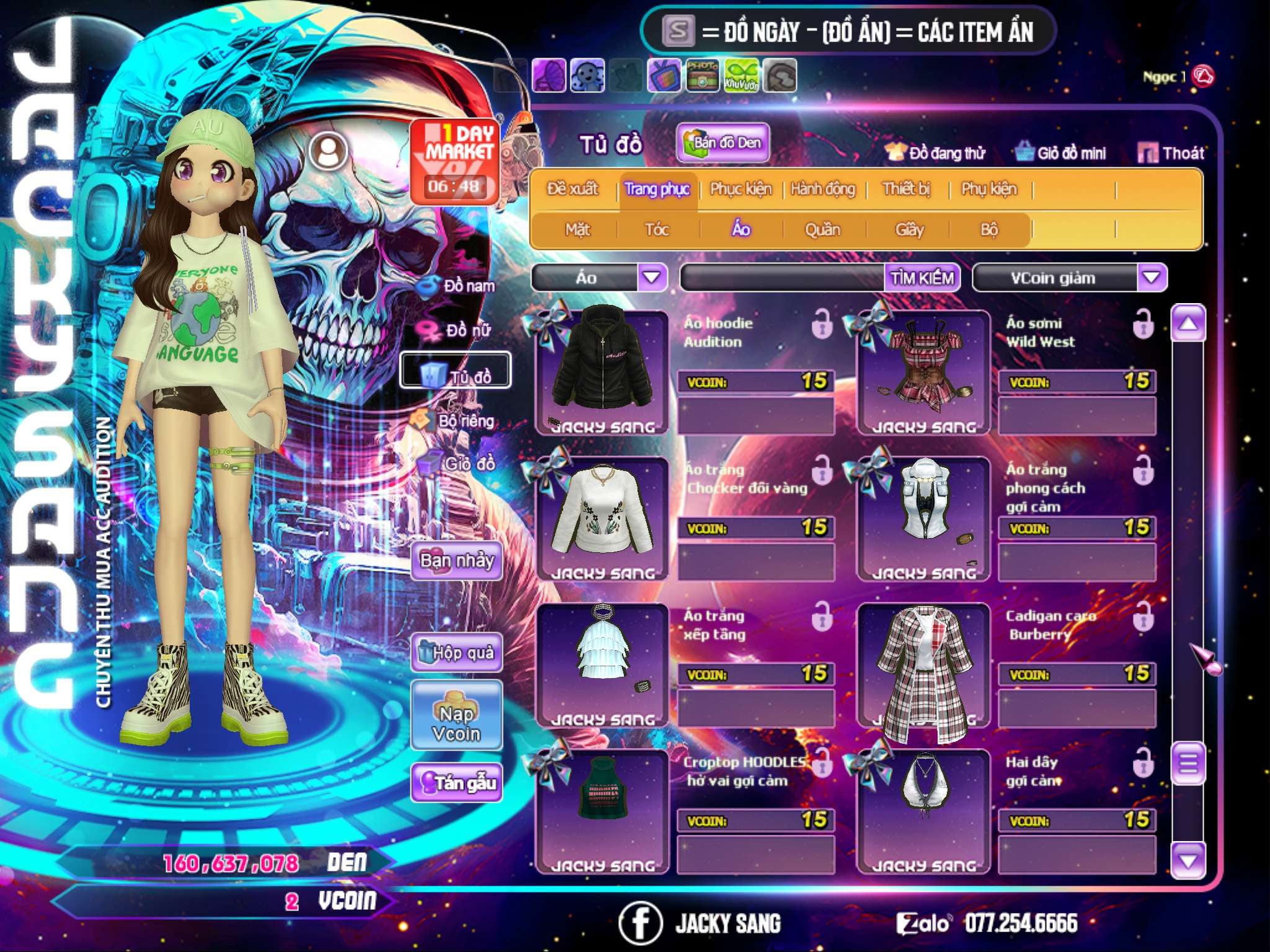This screenshot has height=952, width=1270.
Task: Switch to the Phục kiện tab
Action: point(740,189)
